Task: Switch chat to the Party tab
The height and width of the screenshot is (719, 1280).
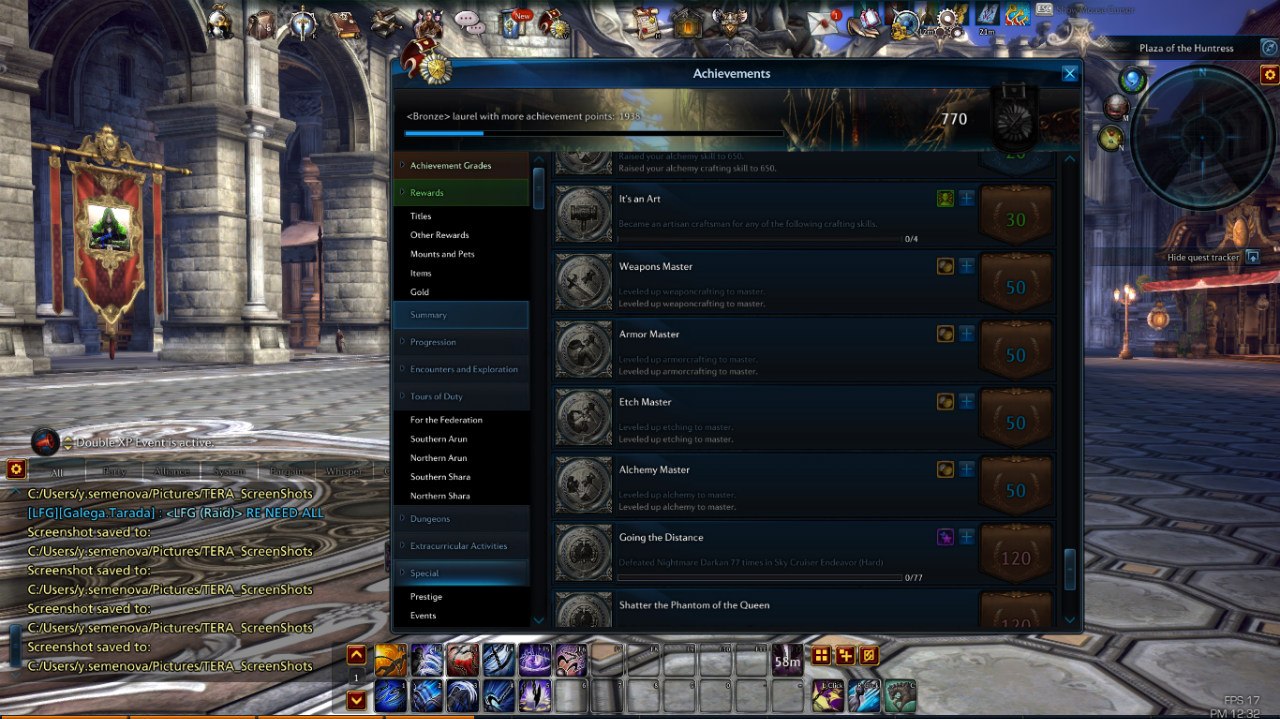Action: coord(115,471)
